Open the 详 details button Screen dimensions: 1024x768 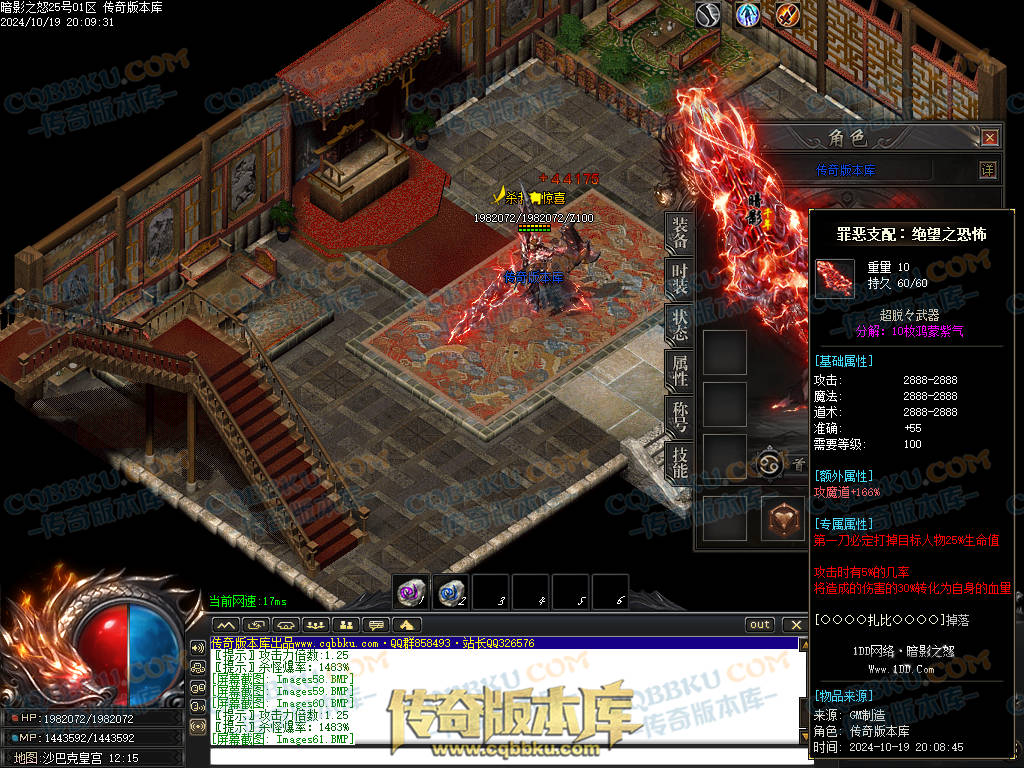click(988, 170)
